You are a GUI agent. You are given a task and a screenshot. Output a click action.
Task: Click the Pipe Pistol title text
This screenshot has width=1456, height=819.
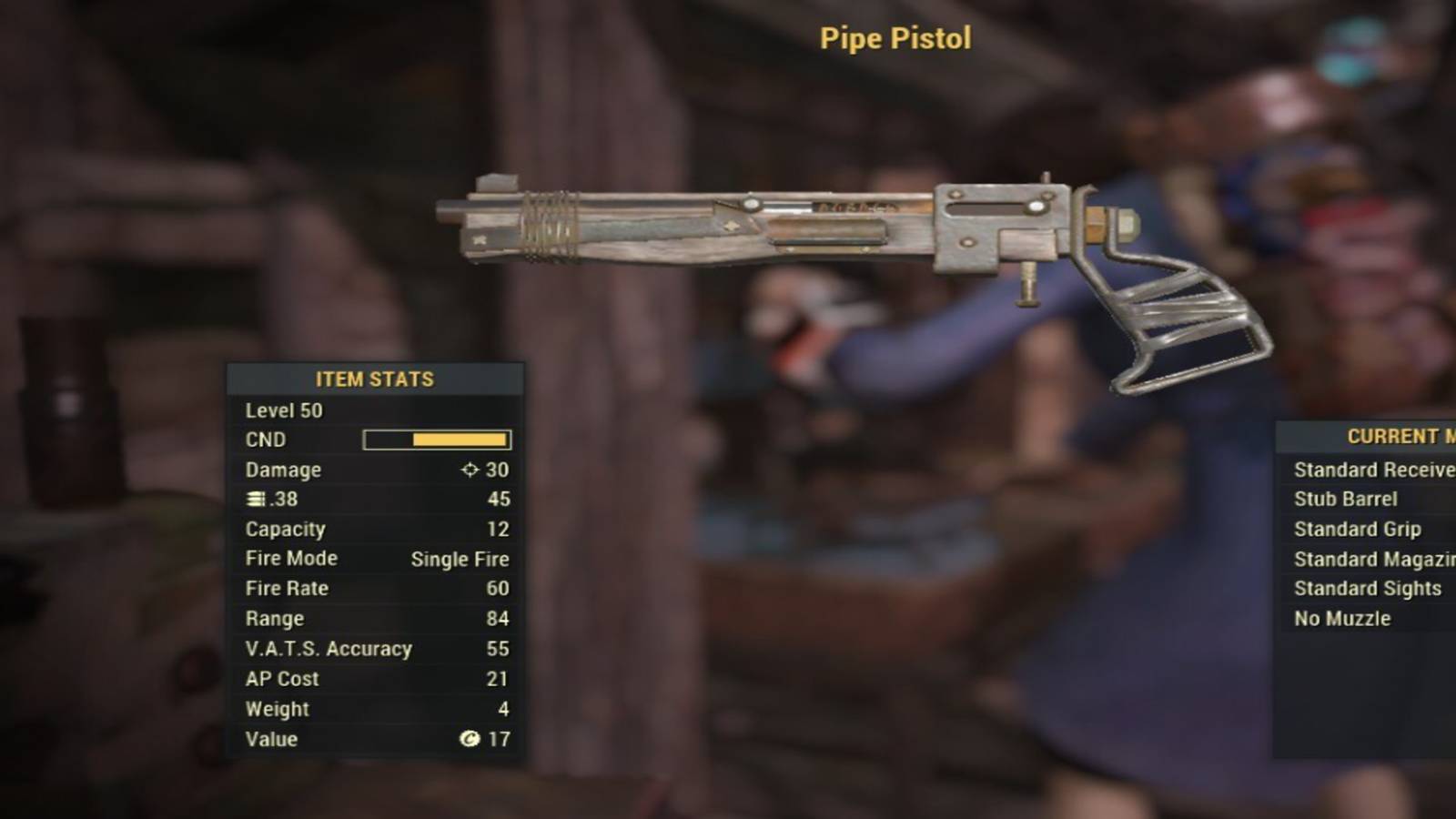coord(895,38)
